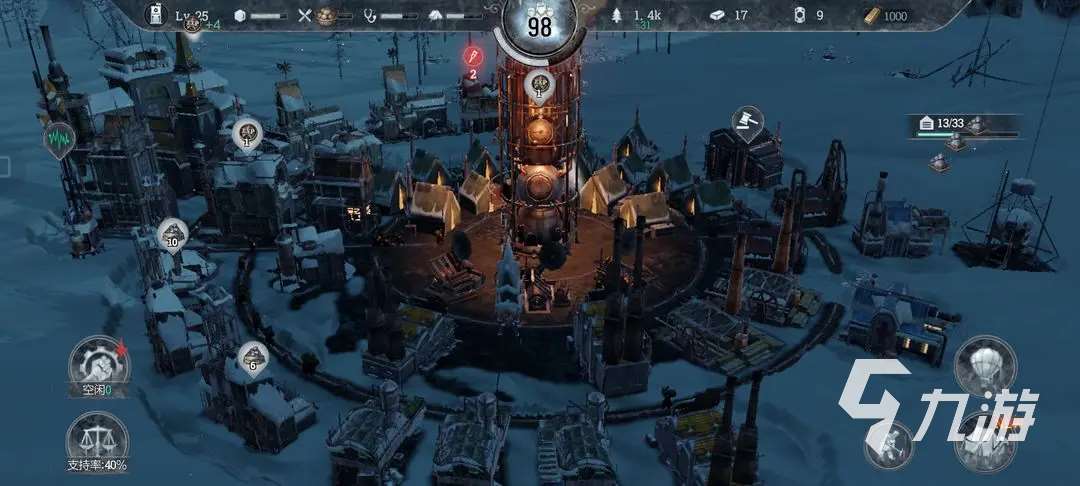1080x486 pixels.
Task: Open the housing capacity 13/33 panel
Action: [x=964, y=125]
